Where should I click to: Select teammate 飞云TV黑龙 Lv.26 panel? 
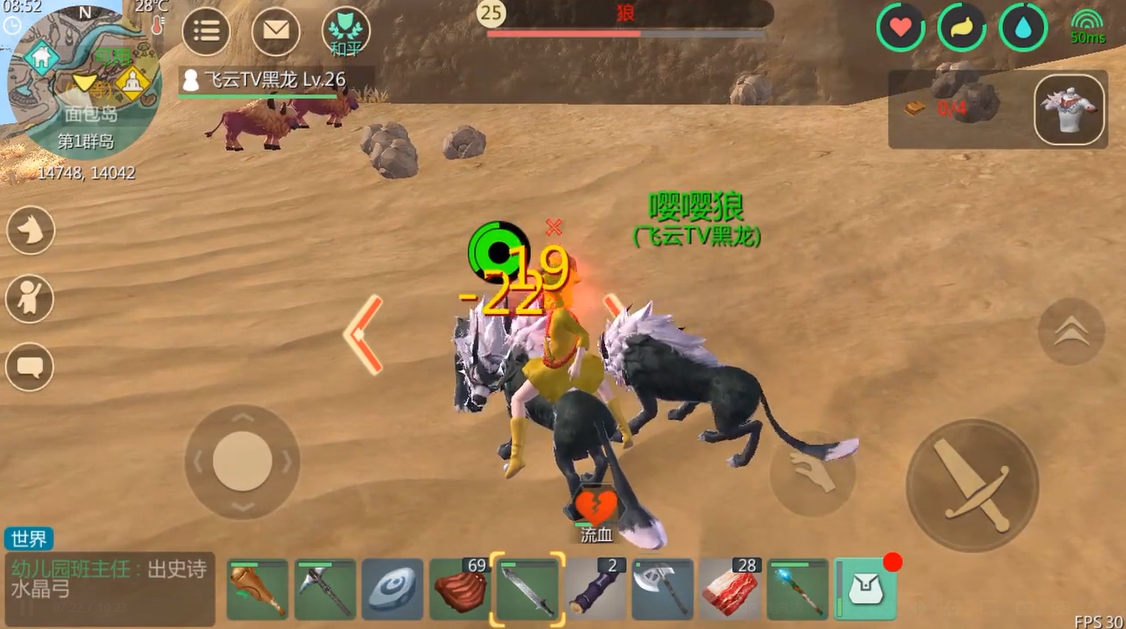(x=275, y=82)
